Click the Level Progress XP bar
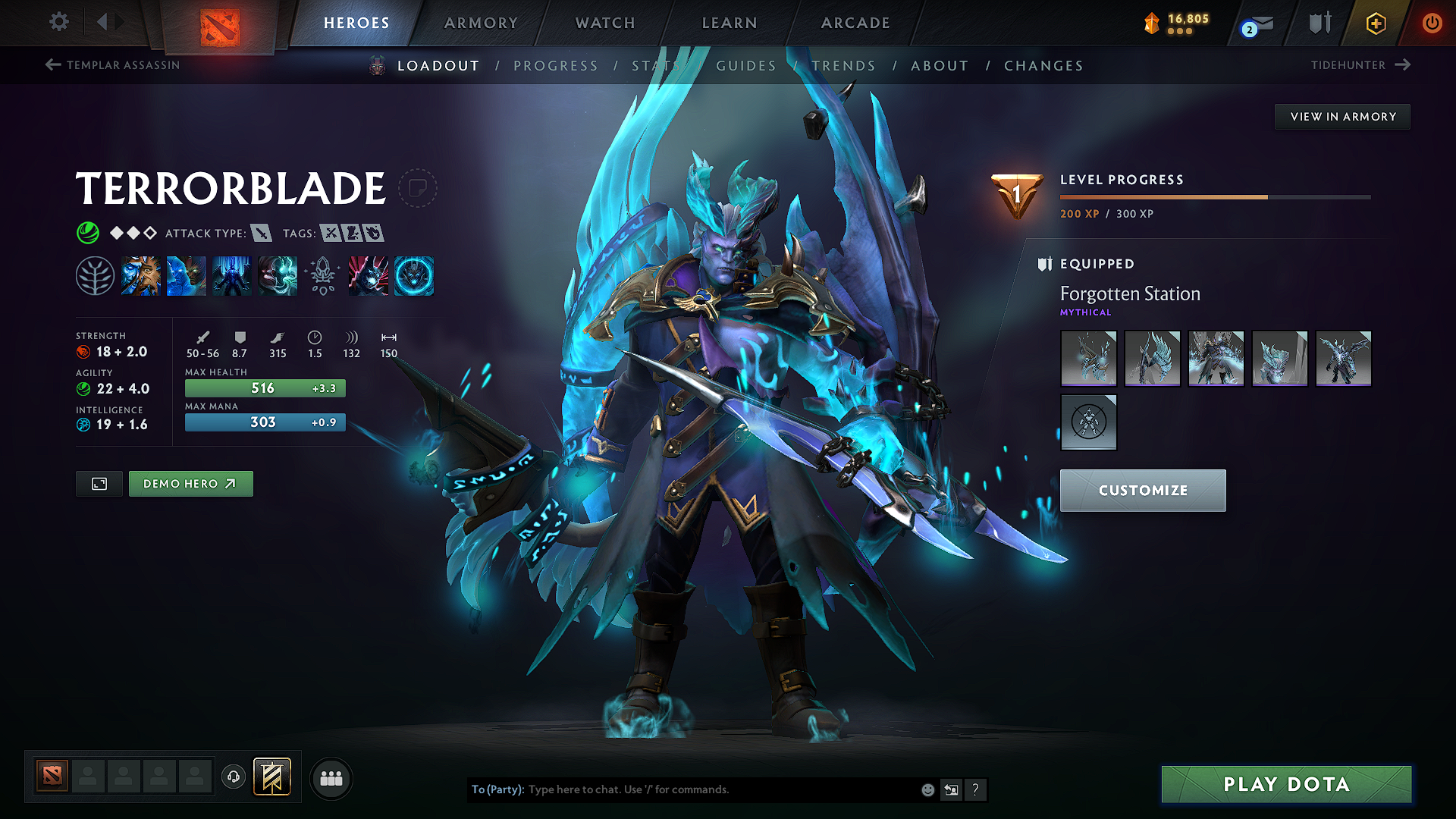The image size is (1456, 819). coord(1213,196)
